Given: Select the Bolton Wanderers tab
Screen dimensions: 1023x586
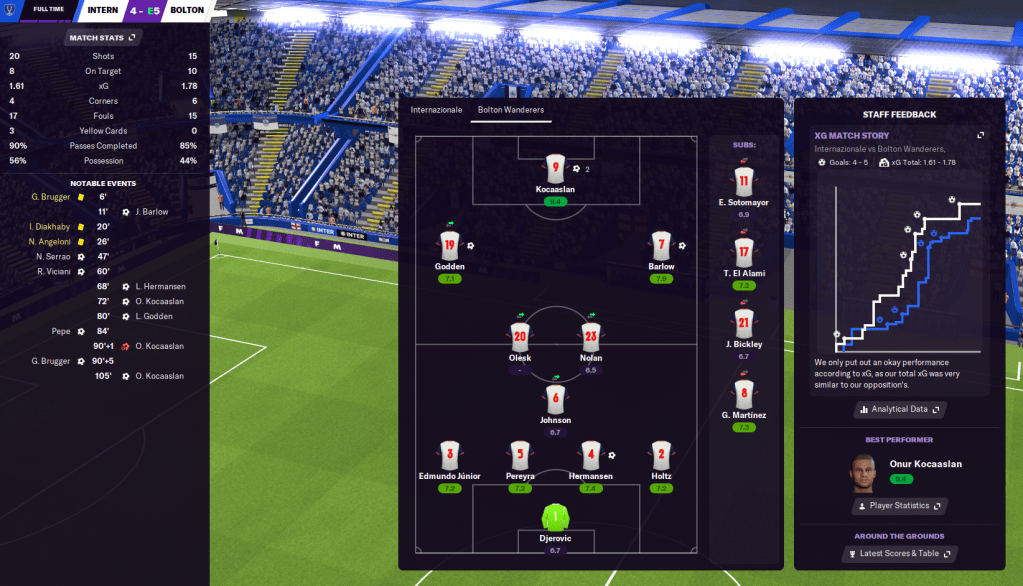Looking at the screenshot, I should pos(510,109).
